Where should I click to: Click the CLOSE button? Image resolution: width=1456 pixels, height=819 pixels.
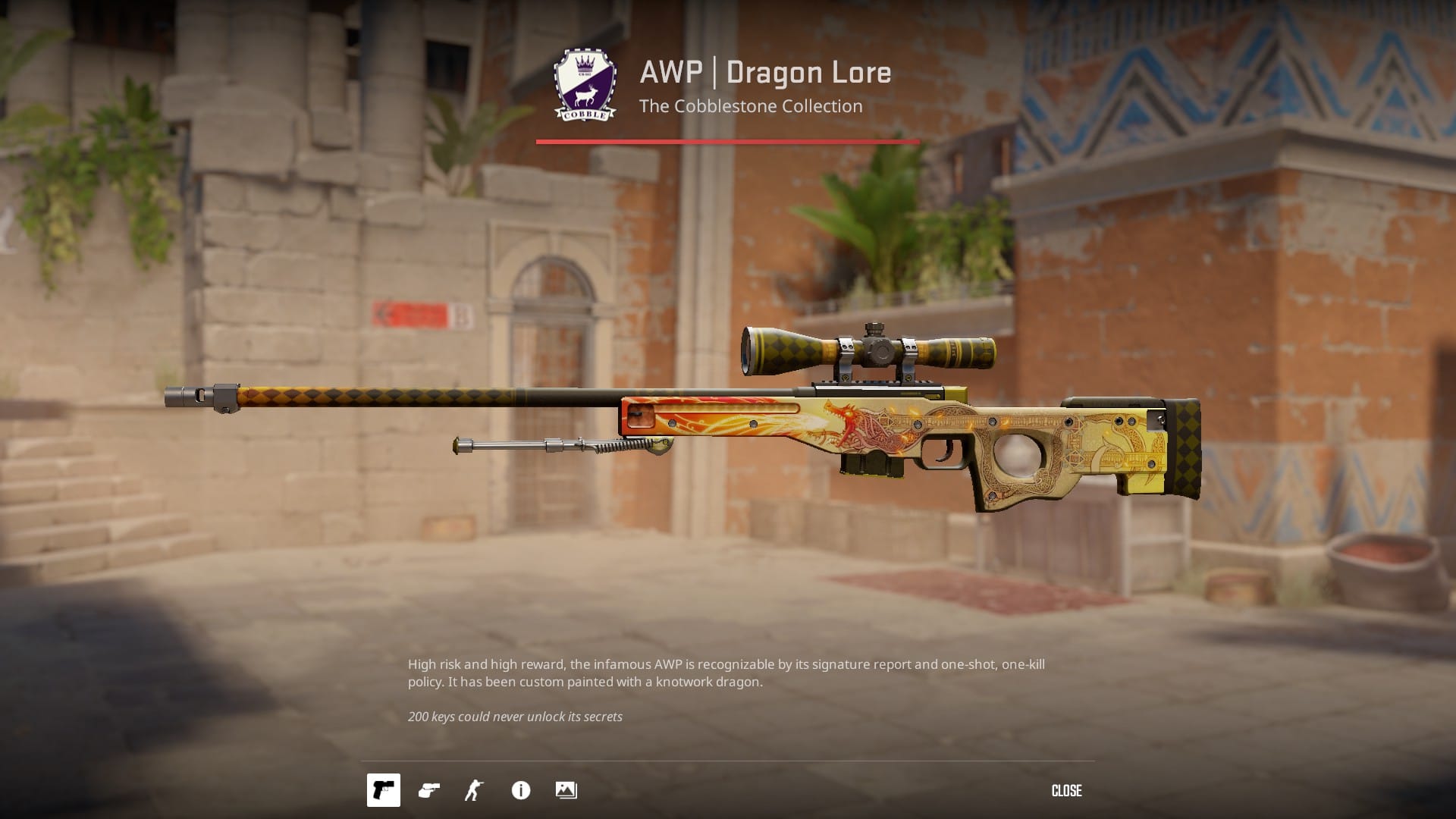[1066, 790]
